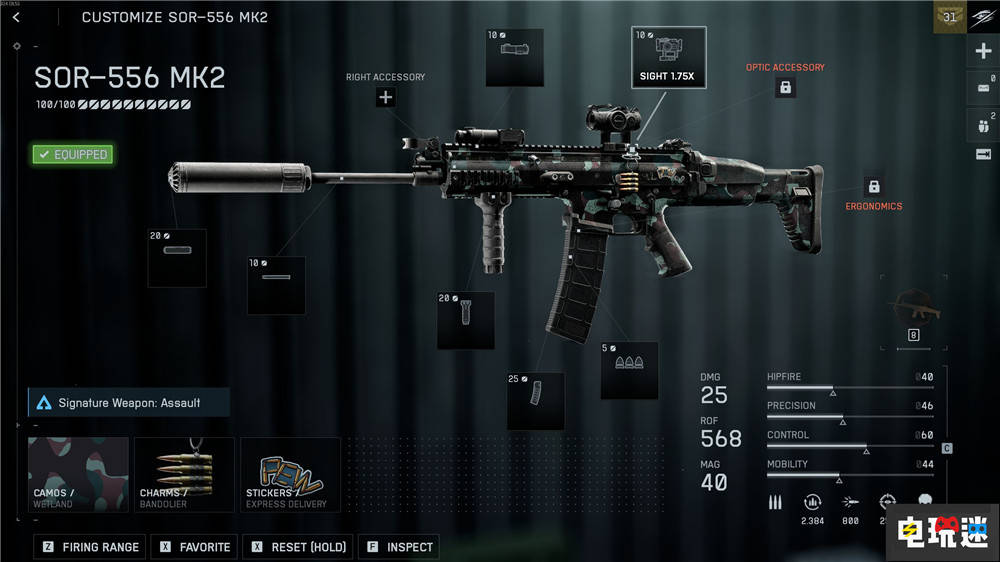This screenshot has height=562, width=1000.
Task: Select the vertical foregrip underbarrel slot
Action: [x=465, y=320]
